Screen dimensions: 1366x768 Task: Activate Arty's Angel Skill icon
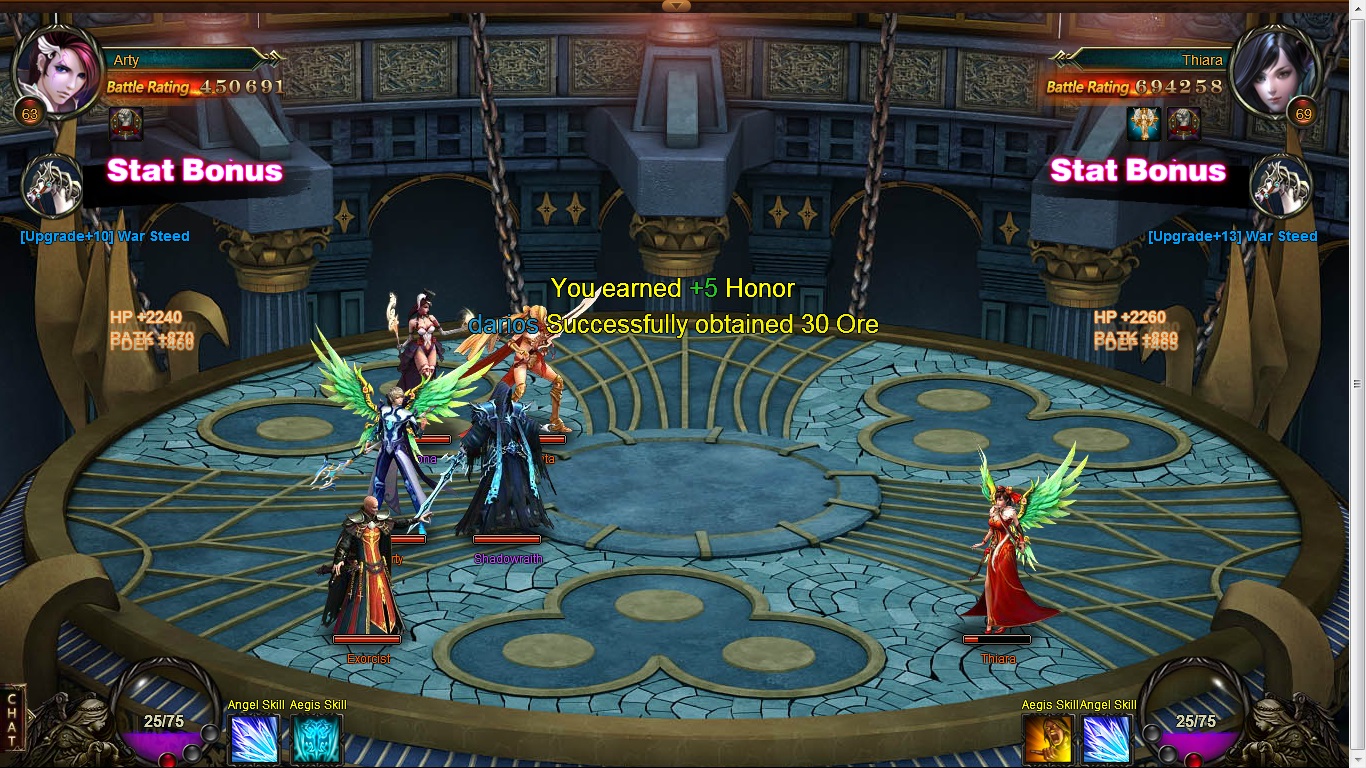[255, 740]
